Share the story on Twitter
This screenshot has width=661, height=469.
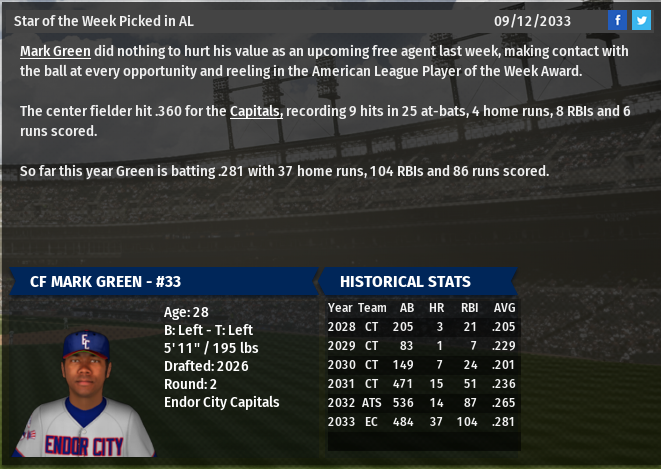coord(641,20)
